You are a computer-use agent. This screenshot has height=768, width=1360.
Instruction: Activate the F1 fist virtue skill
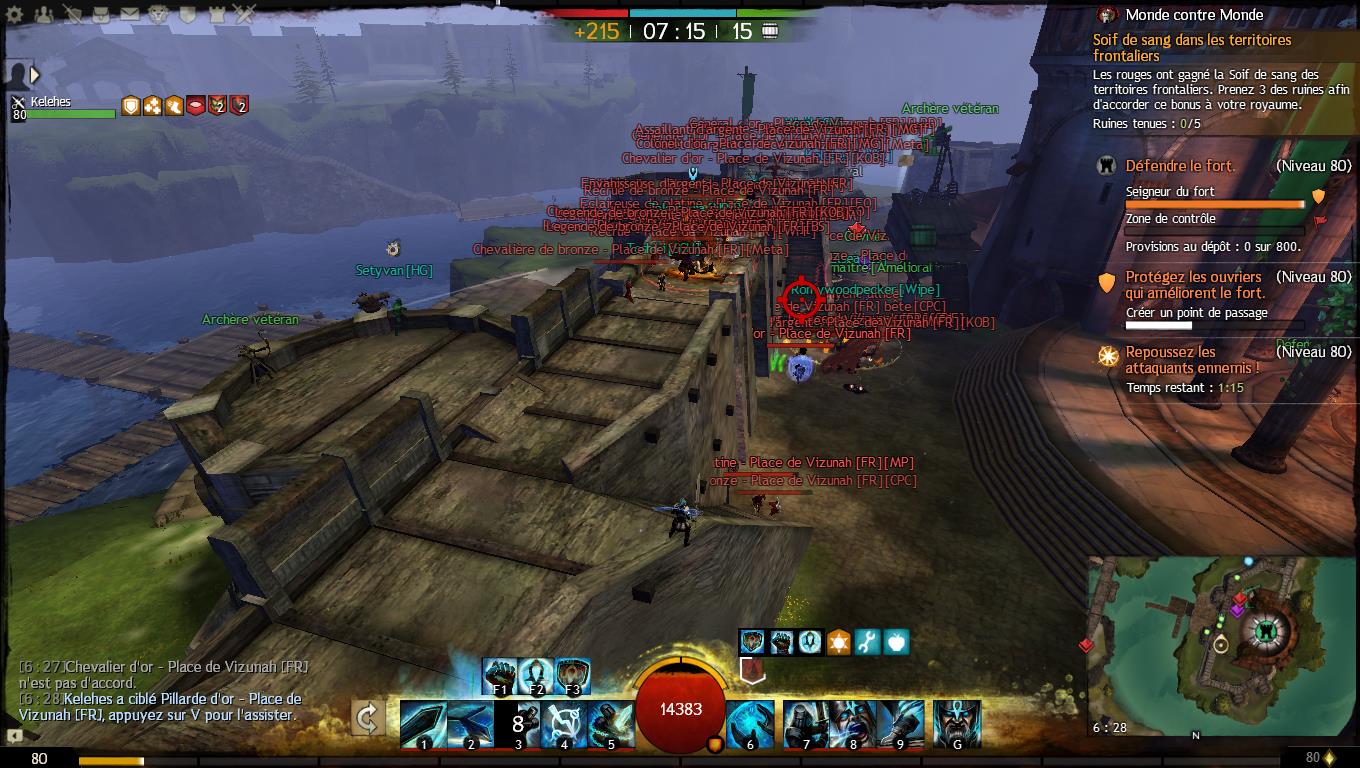[500, 676]
